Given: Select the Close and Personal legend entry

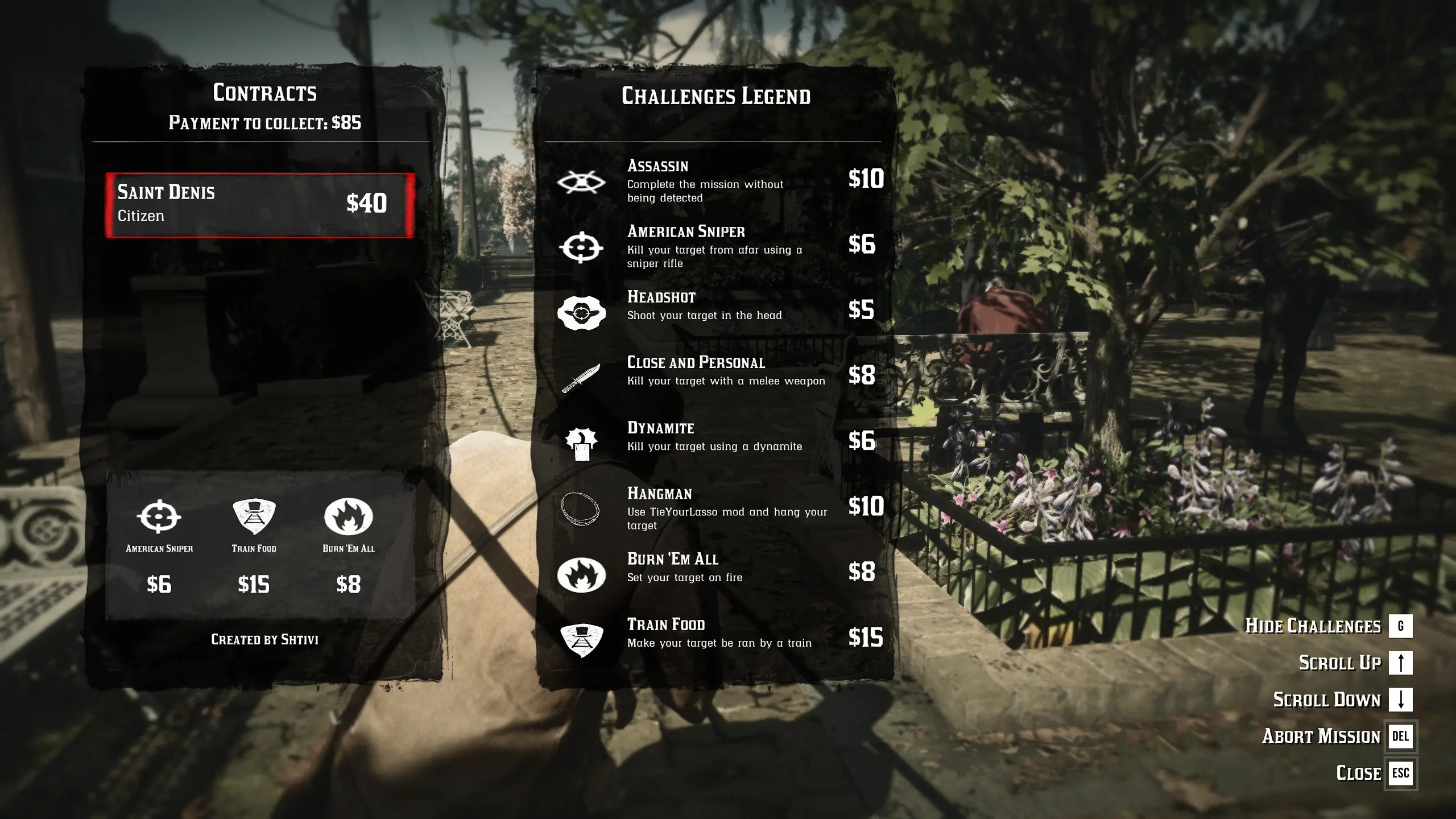Looking at the screenshot, I should coord(717,375).
